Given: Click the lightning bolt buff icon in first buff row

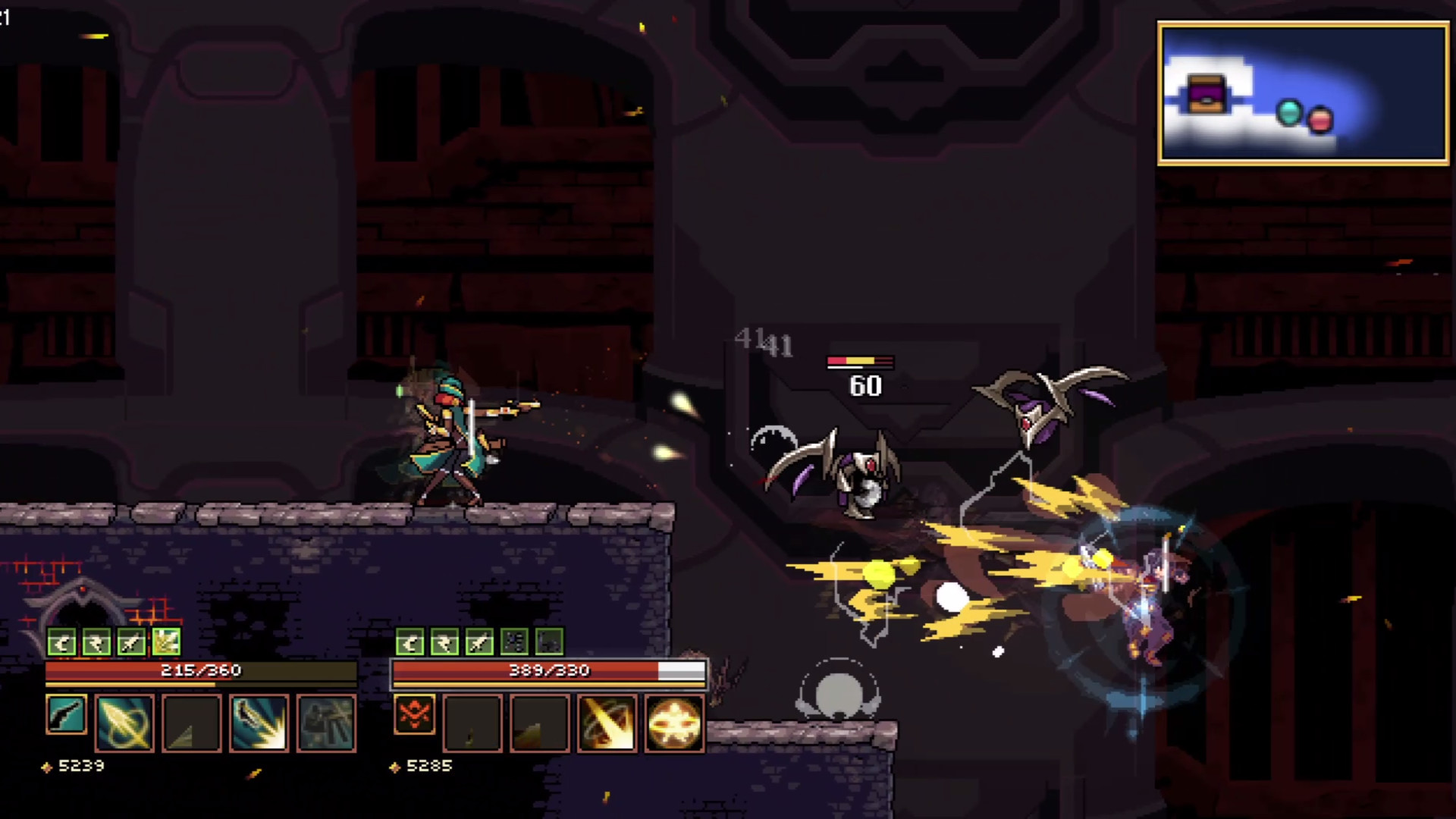Looking at the screenshot, I should pyautogui.click(x=96, y=642).
